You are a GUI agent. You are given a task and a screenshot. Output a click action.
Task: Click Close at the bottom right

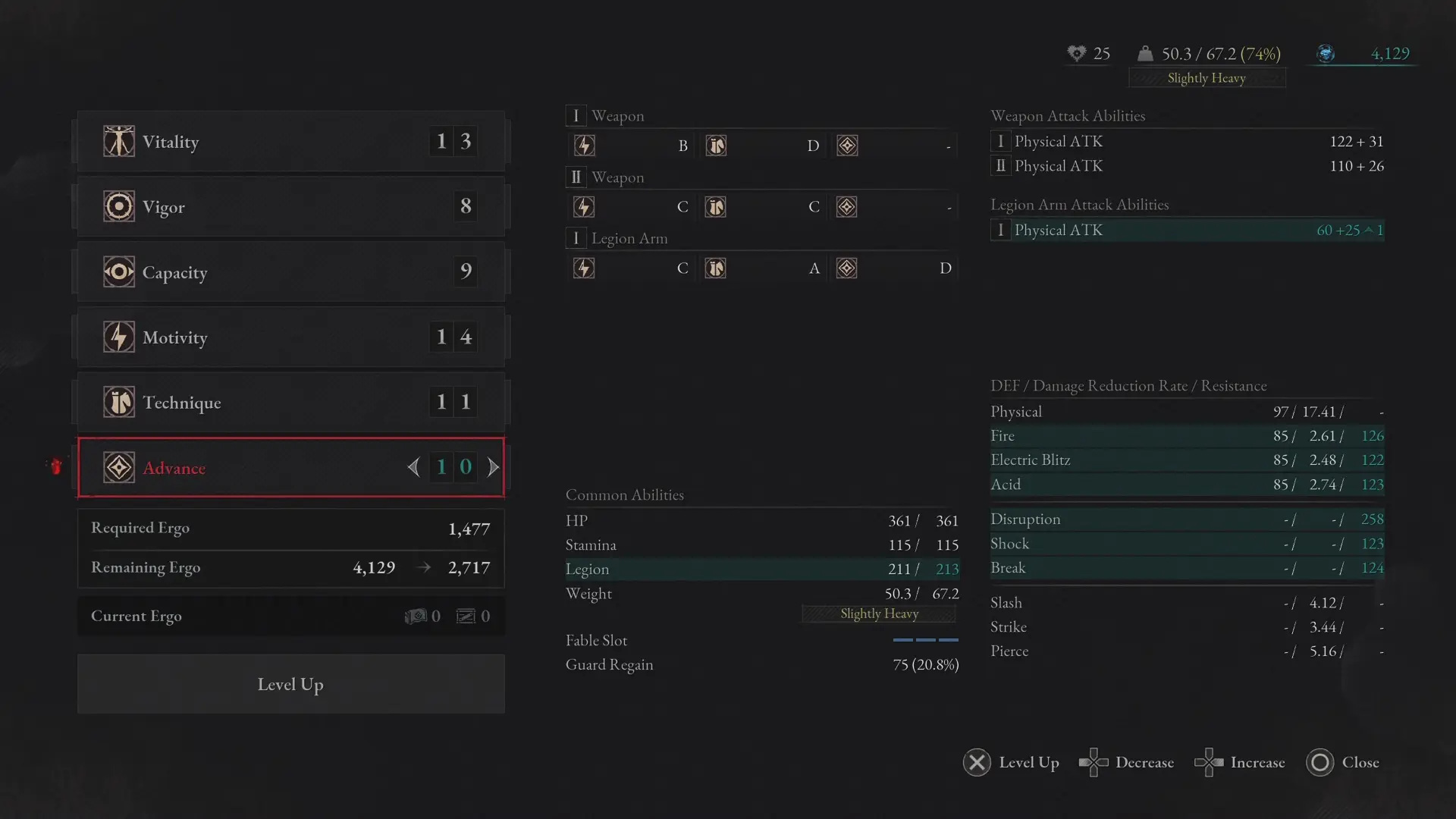click(1344, 763)
